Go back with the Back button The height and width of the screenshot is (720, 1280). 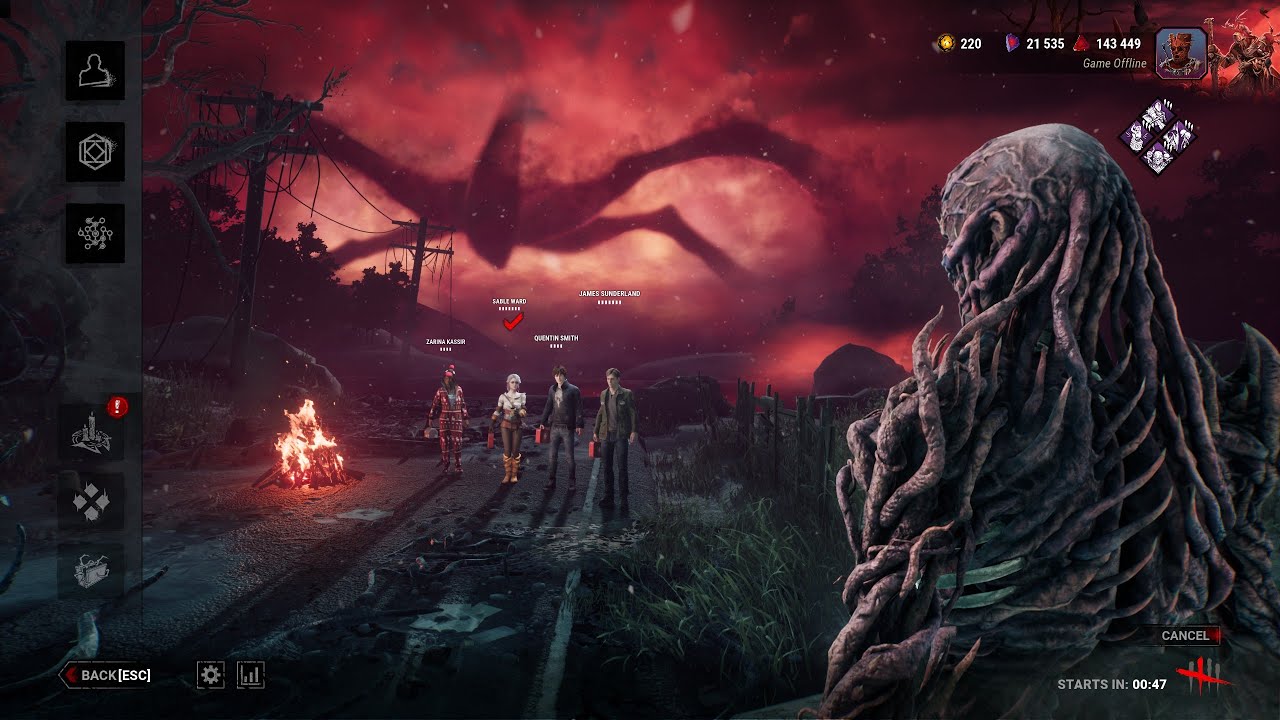click(x=107, y=675)
